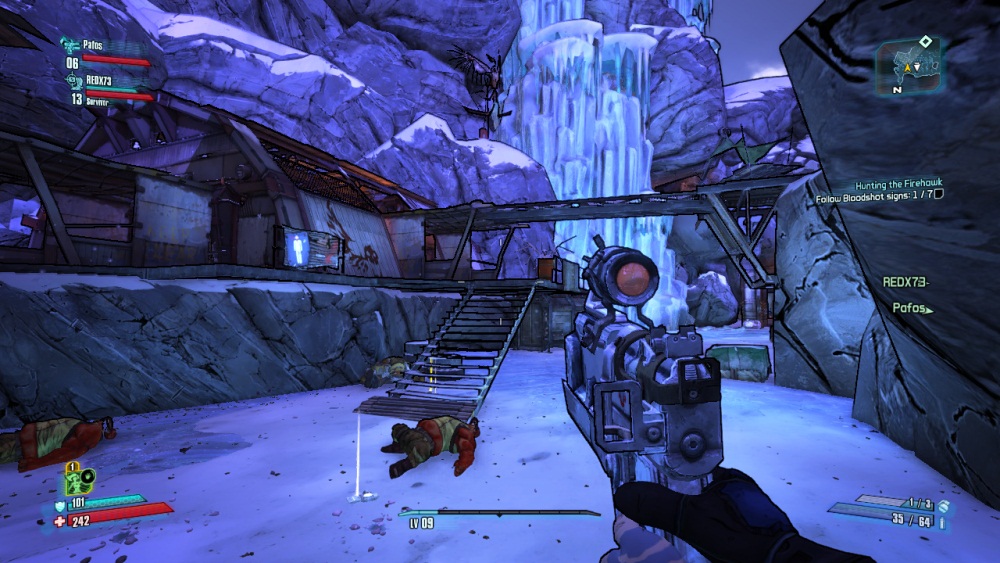Click Pafos's class icon in party list

click(x=69, y=45)
